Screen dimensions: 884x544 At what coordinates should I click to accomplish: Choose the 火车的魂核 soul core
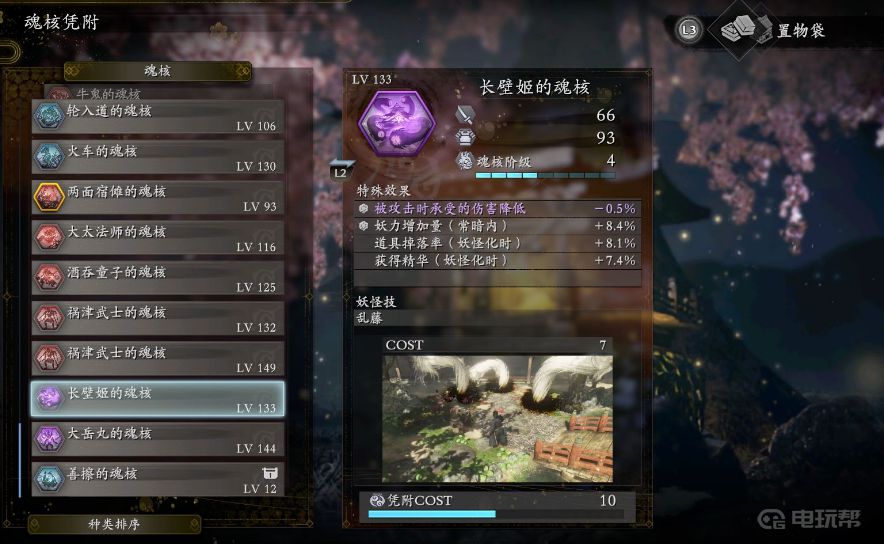pyautogui.click(x=157, y=157)
